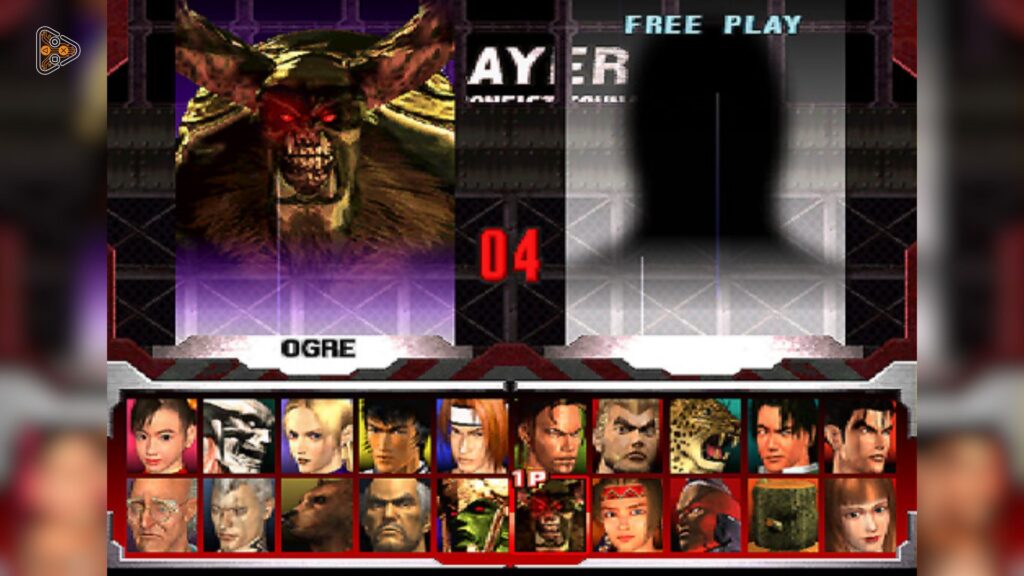Choose Hwoarang with the white headband
1024x576 pixels.
(x=472, y=435)
